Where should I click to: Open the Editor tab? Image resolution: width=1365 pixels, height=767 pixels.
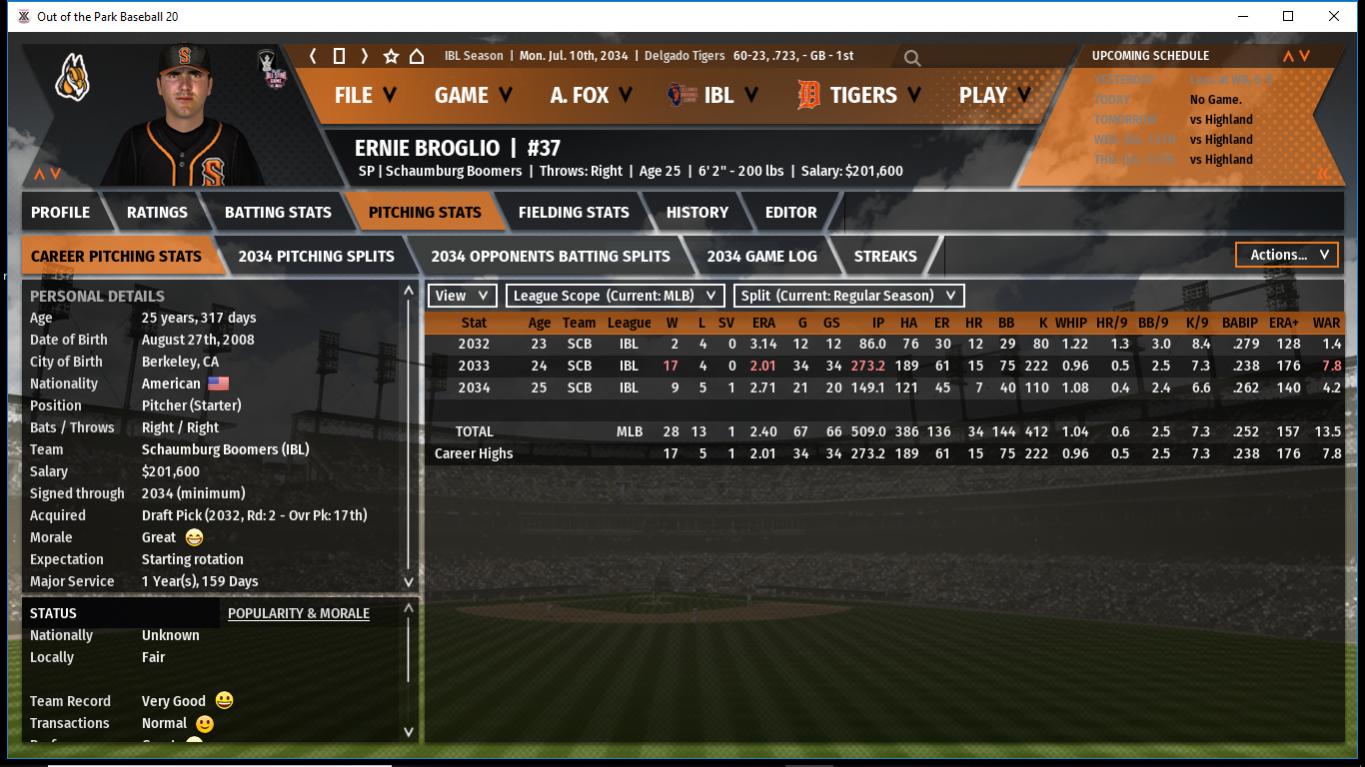click(x=791, y=212)
